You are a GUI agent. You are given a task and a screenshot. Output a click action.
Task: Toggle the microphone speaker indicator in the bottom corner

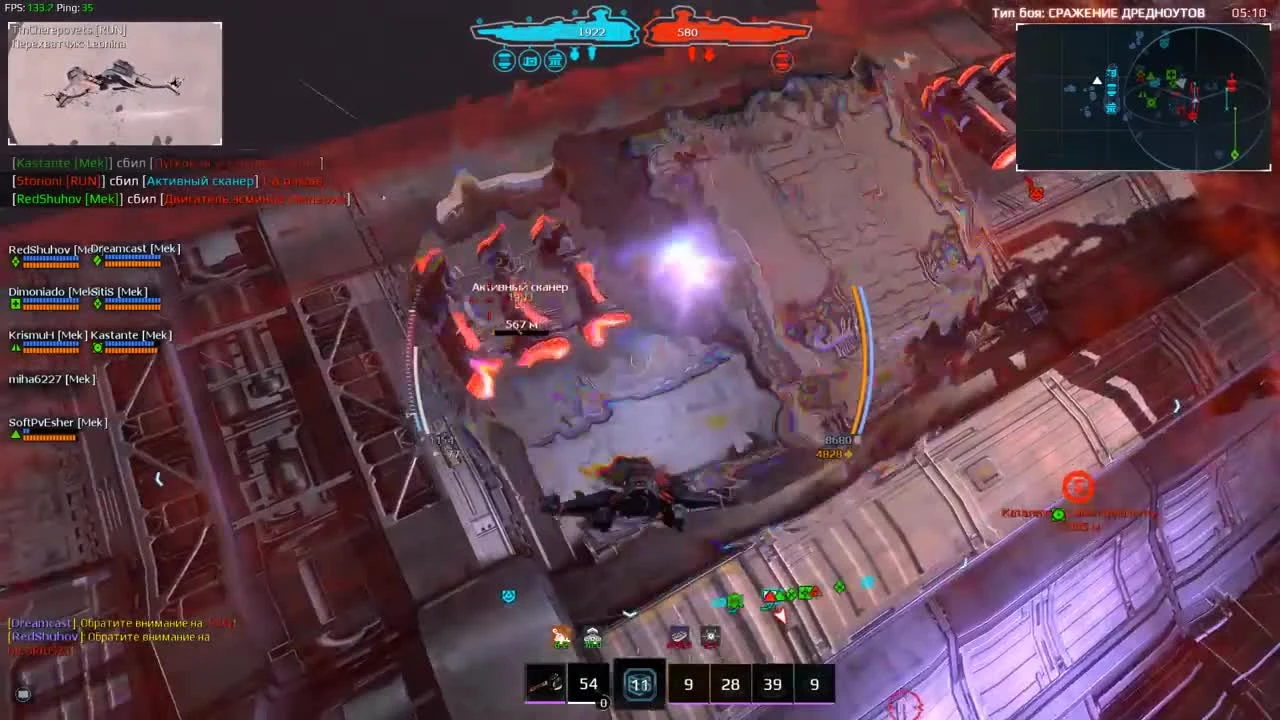[x=22, y=694]
